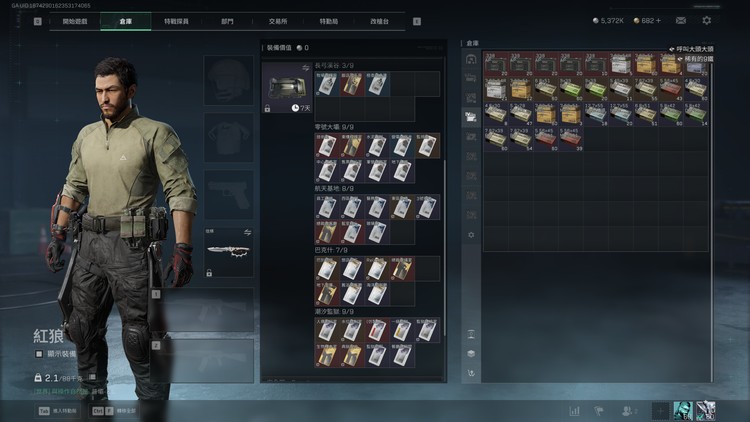Select the key card safe case

[285, 87]
